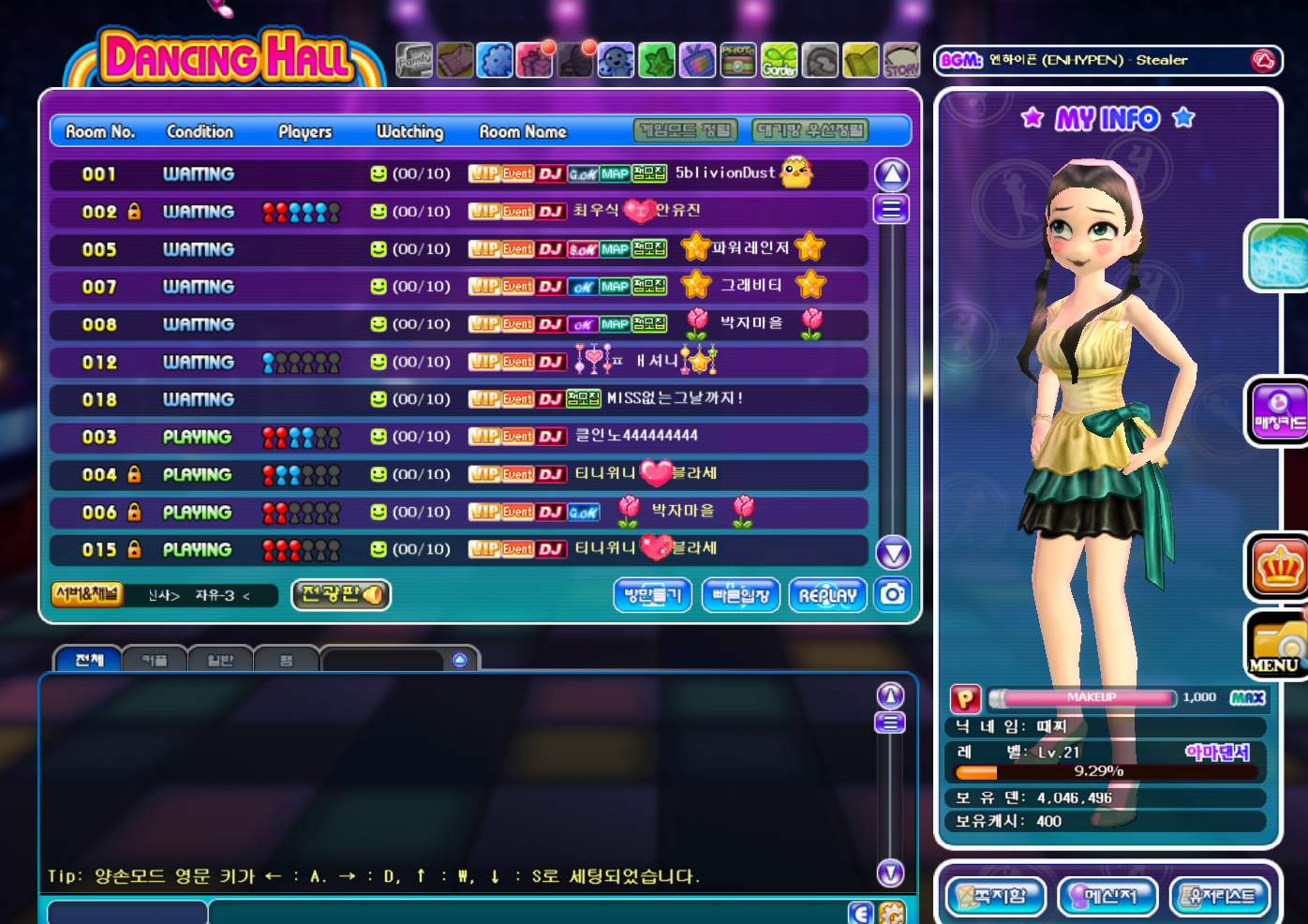
Task: Click the 방만들기 create room button
Action: point(652,595)
